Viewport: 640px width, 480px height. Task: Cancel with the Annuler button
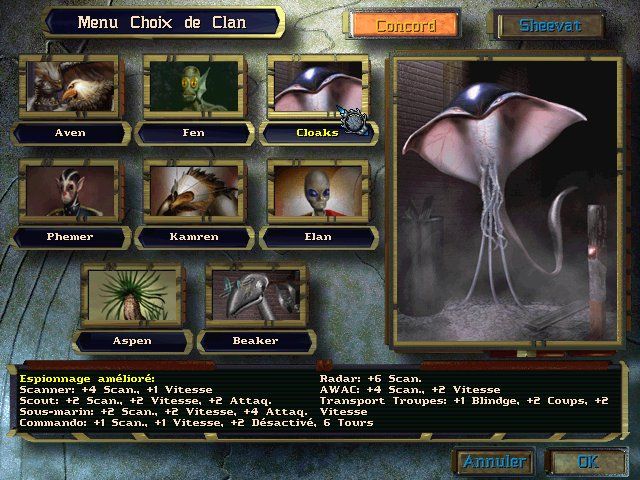494,462
